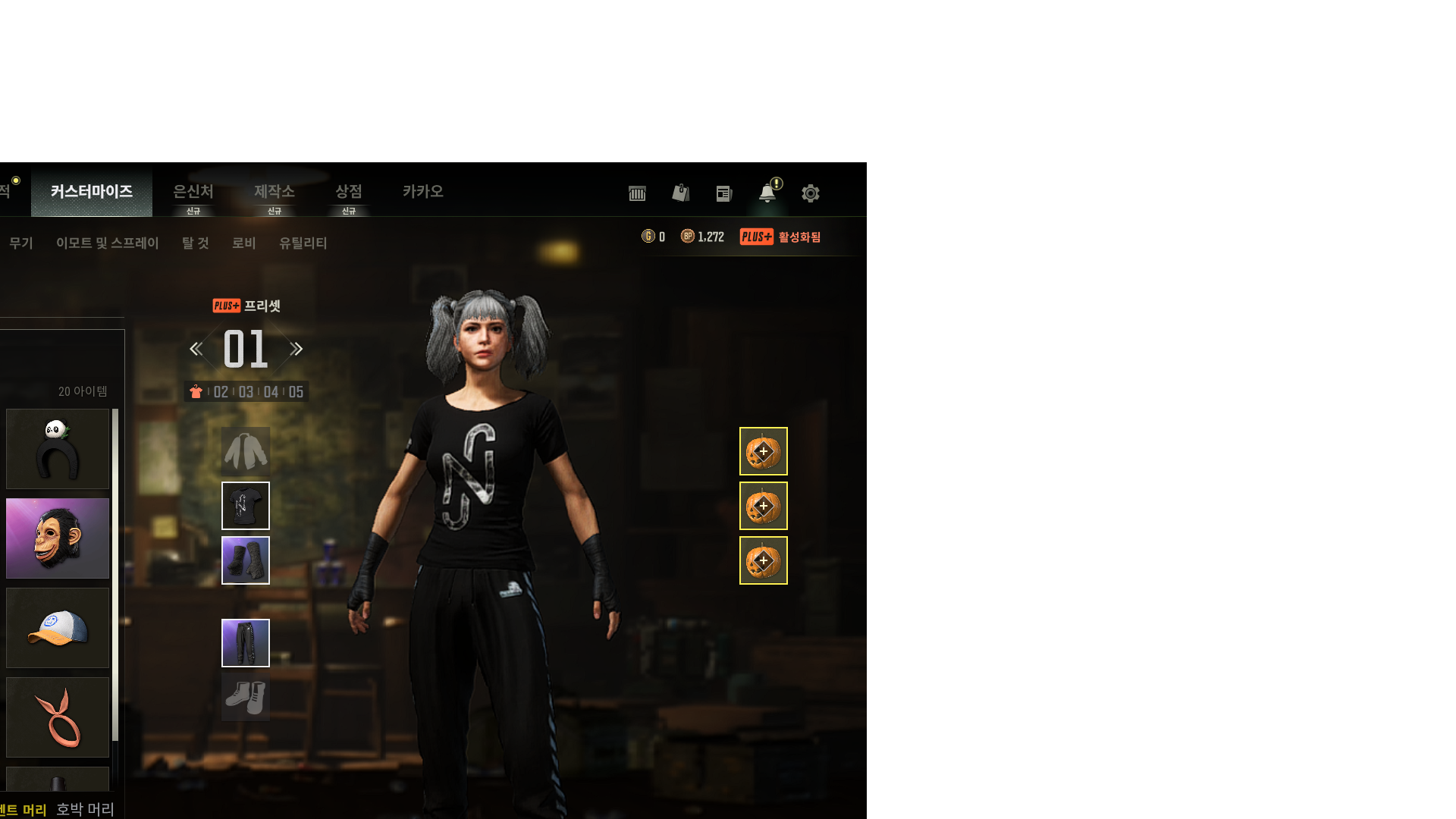Pick the orange-brimmed baseball cap
Image resolution: width=1456 pixels, height=819 pixels.
click(58, 628)
